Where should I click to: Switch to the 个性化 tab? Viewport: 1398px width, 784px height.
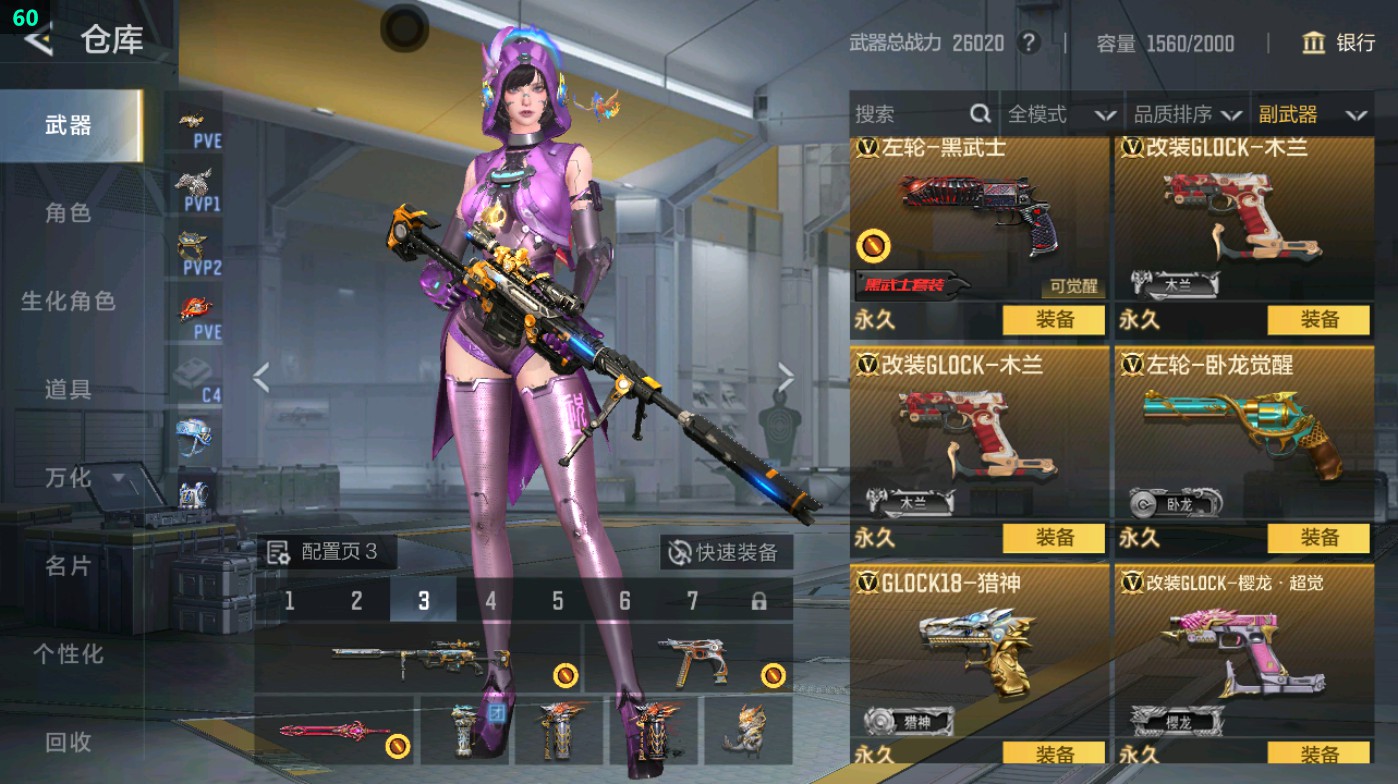(68, 654)
